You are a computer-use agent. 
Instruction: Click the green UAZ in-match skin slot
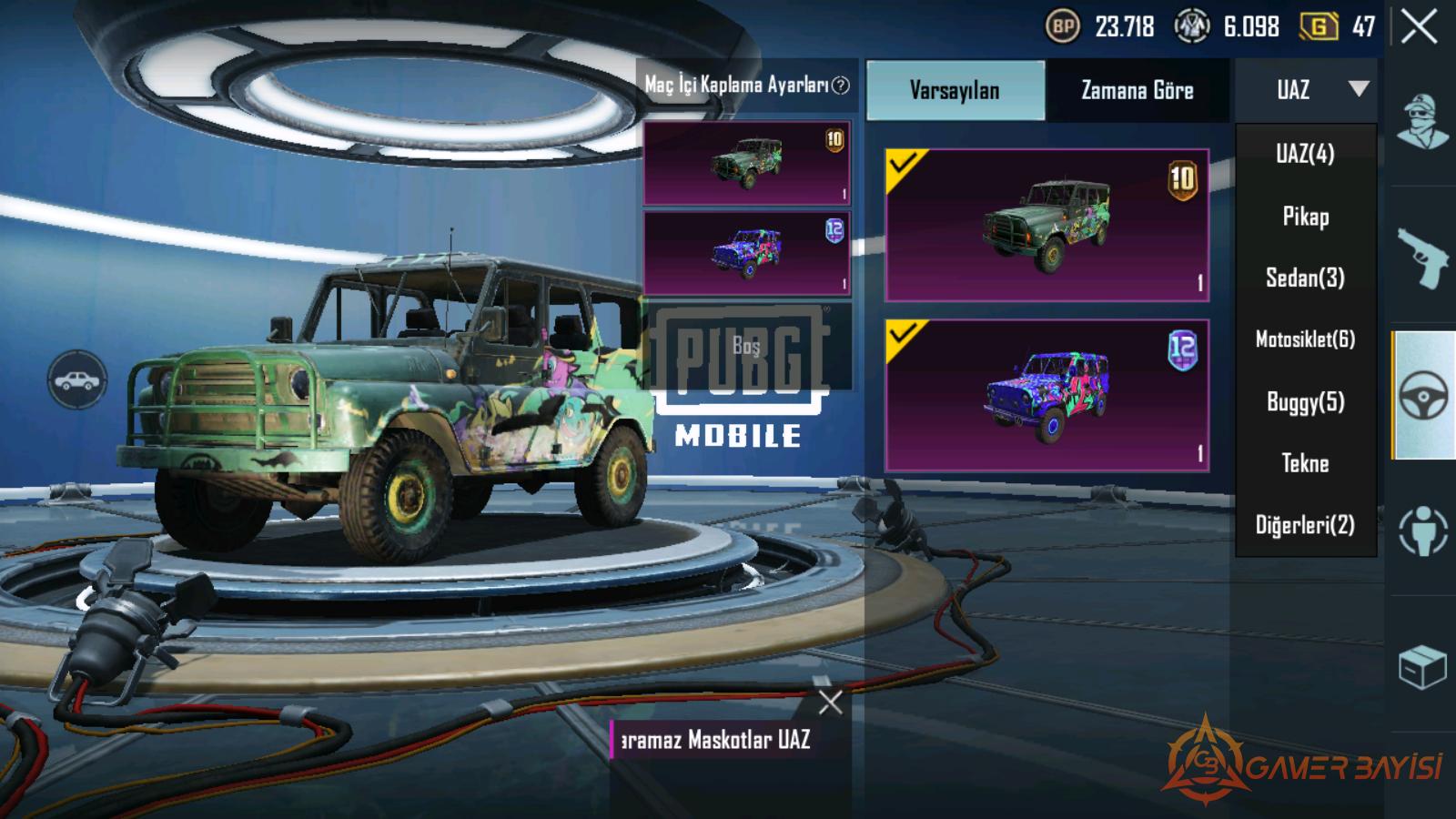[x=746, y=164]
